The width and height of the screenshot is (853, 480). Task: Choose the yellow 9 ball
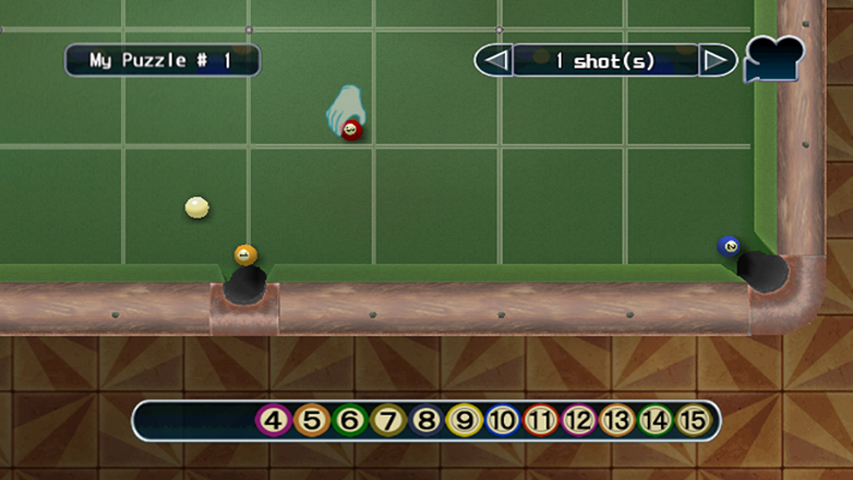[464, 421]
